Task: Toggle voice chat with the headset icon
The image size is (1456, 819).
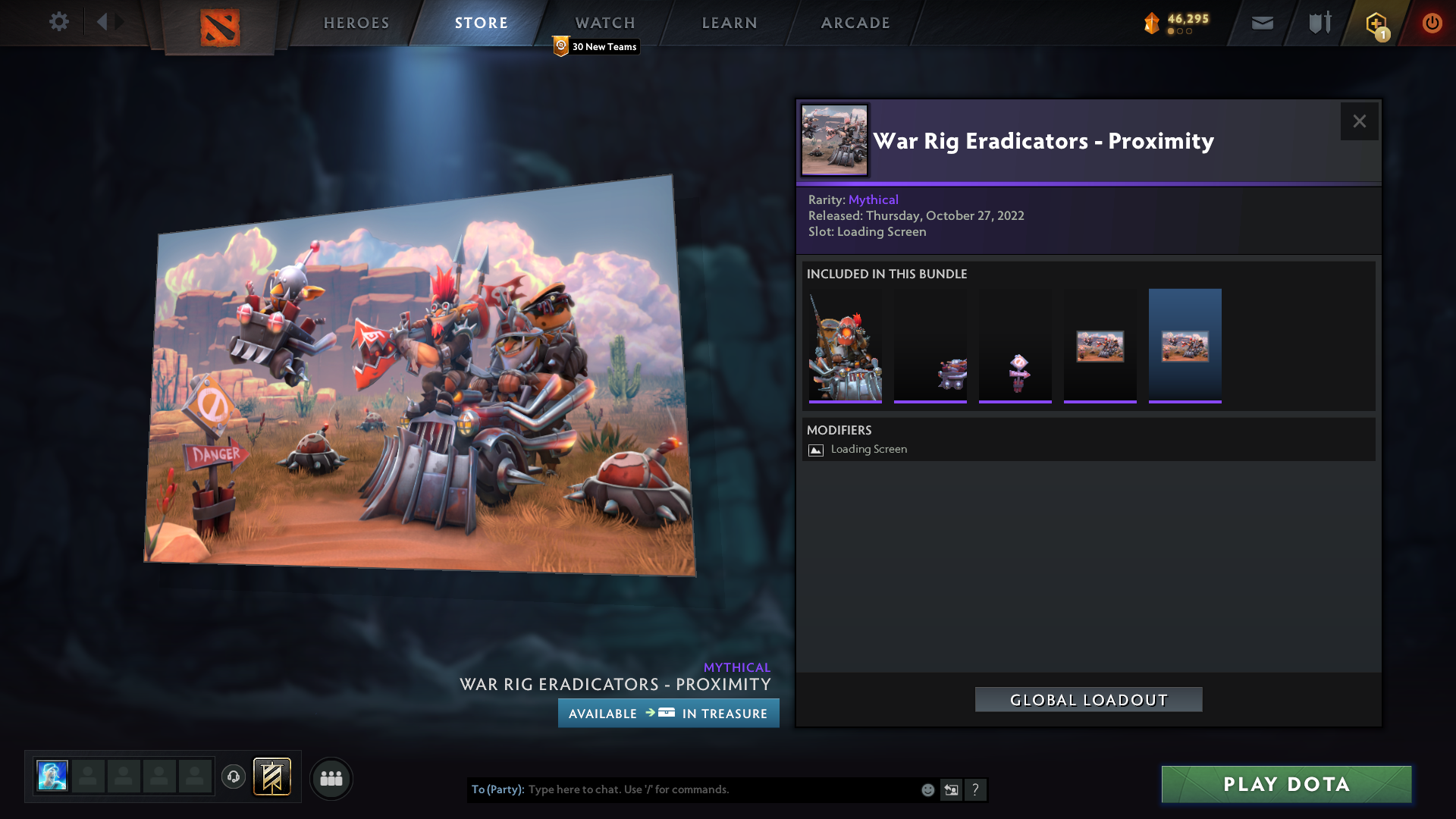Action: click(x=233, y=777)
